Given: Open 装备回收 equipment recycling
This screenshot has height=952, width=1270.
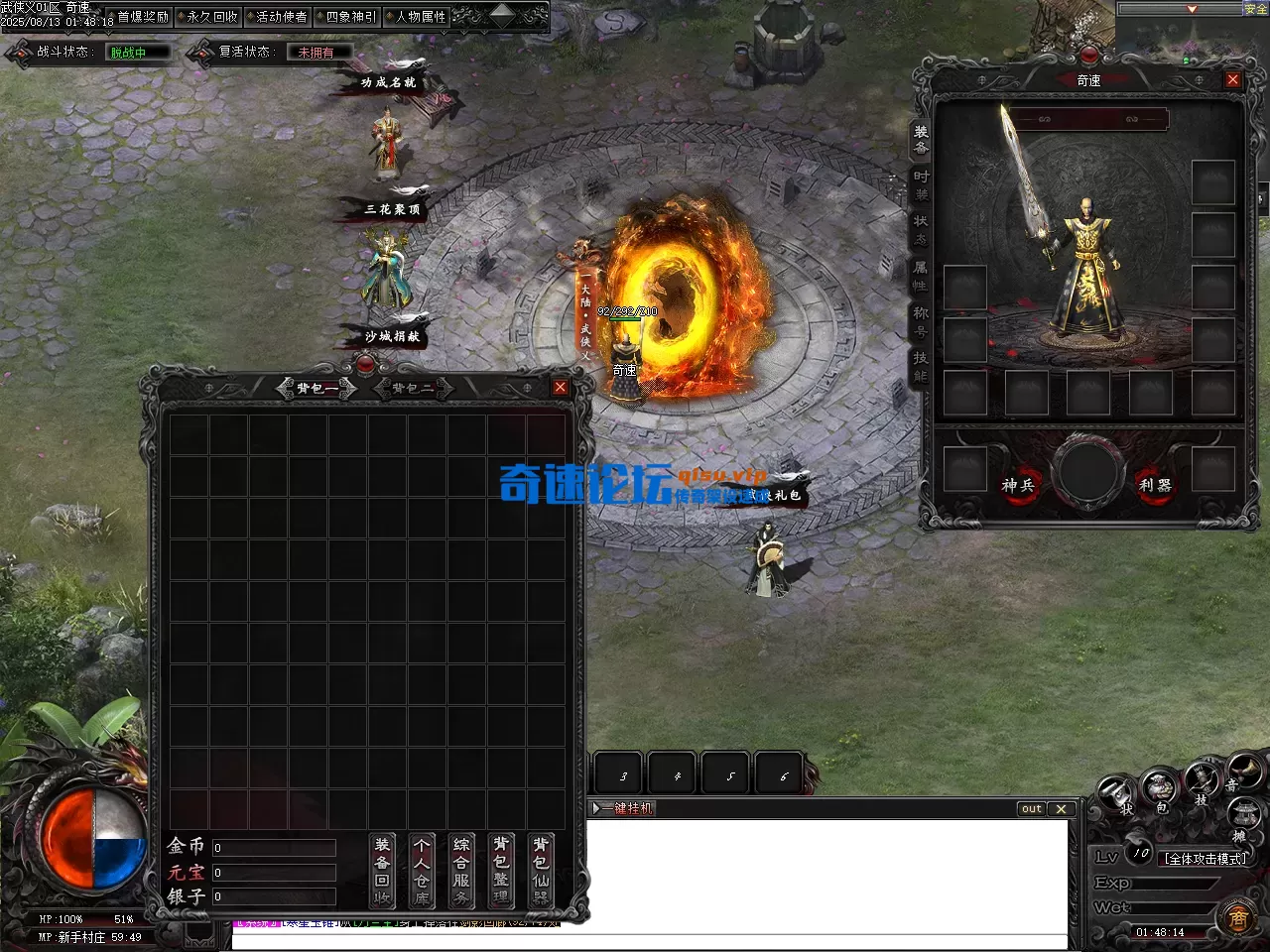Looking at the screenshot, I should point(382,871).
